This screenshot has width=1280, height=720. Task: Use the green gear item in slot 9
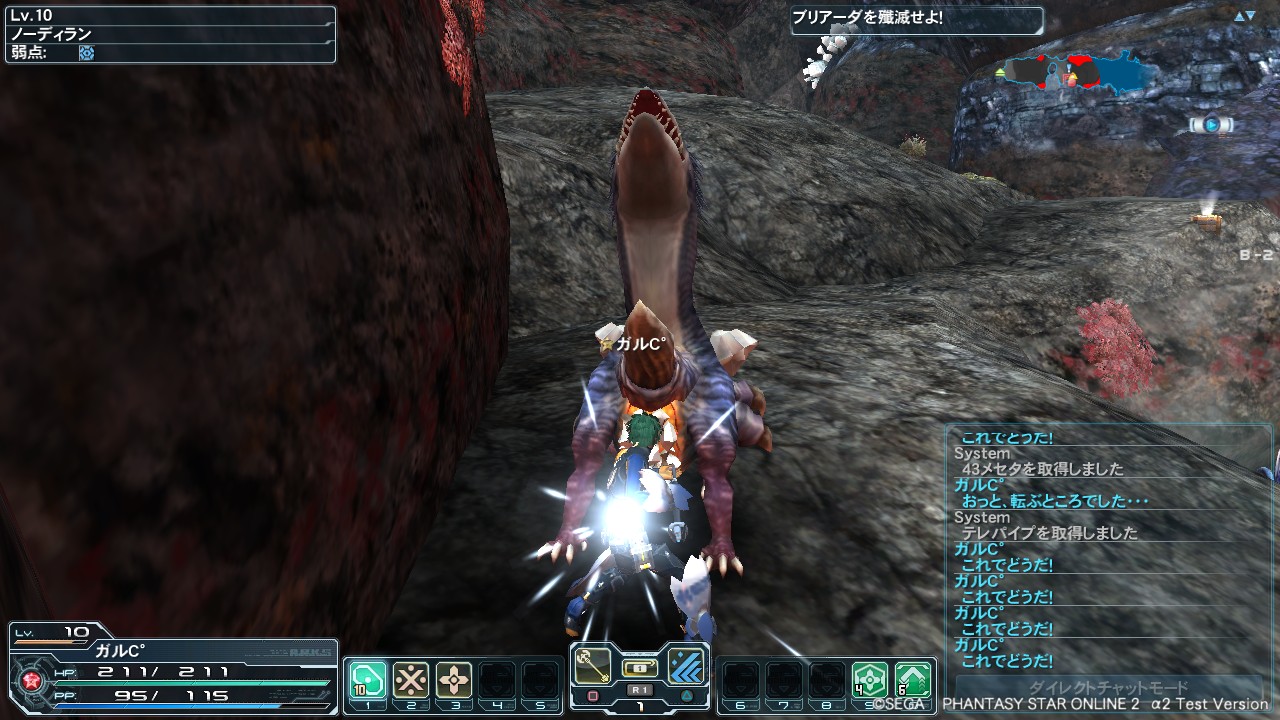(869, 680)
